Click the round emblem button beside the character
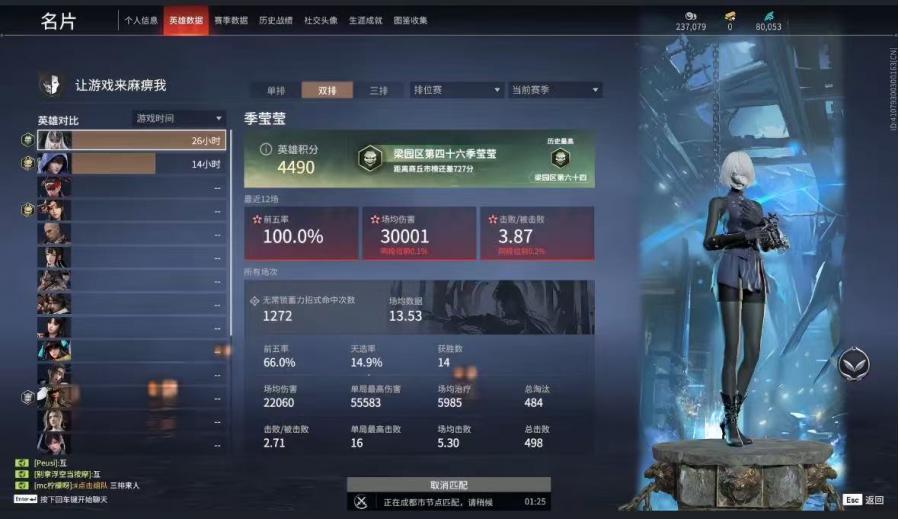The image size is (900, 519). point(853,363)
